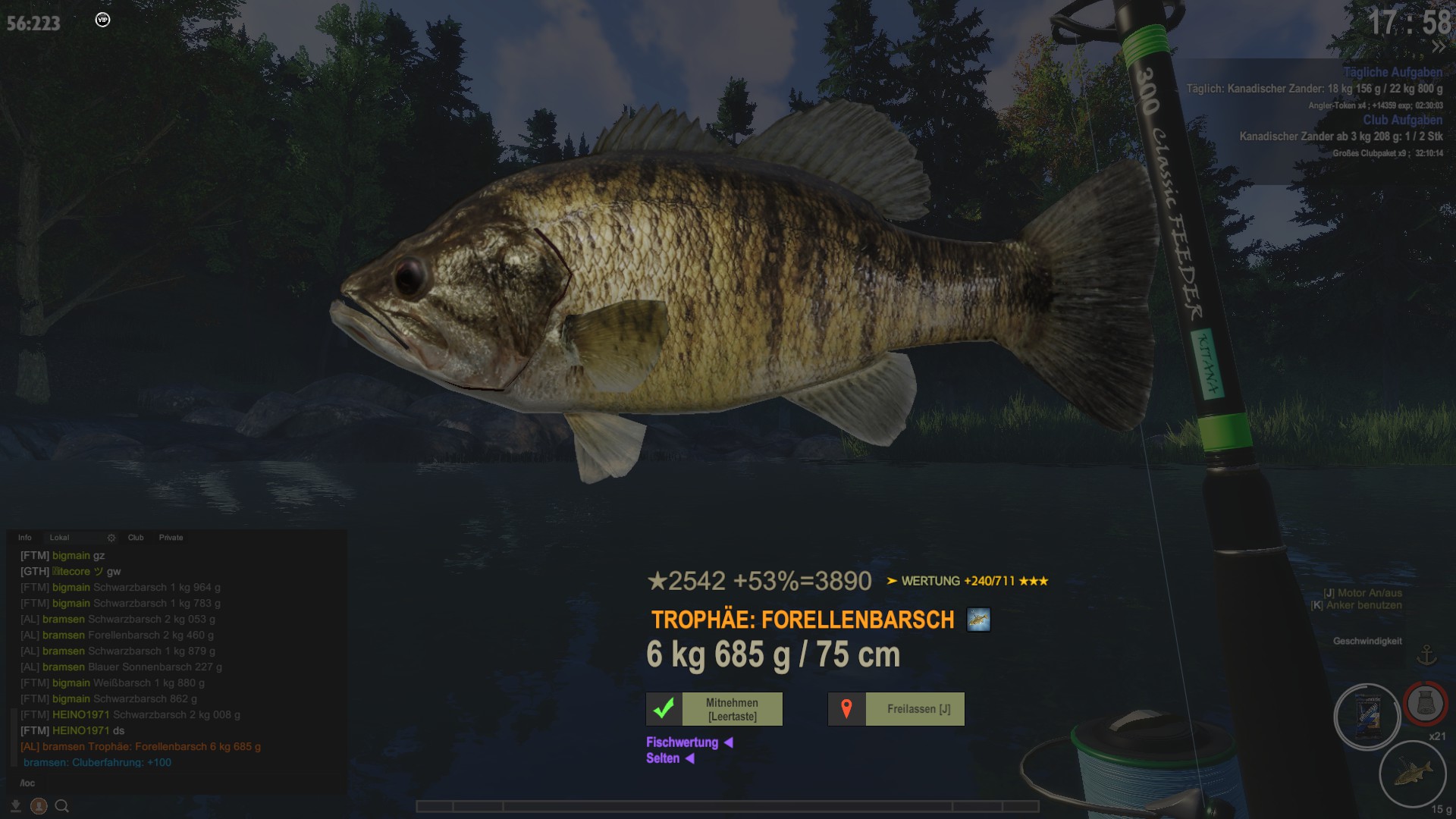Open the keepnet icon with red ring
1456x819 pixels.
(x=1425, y=703)
